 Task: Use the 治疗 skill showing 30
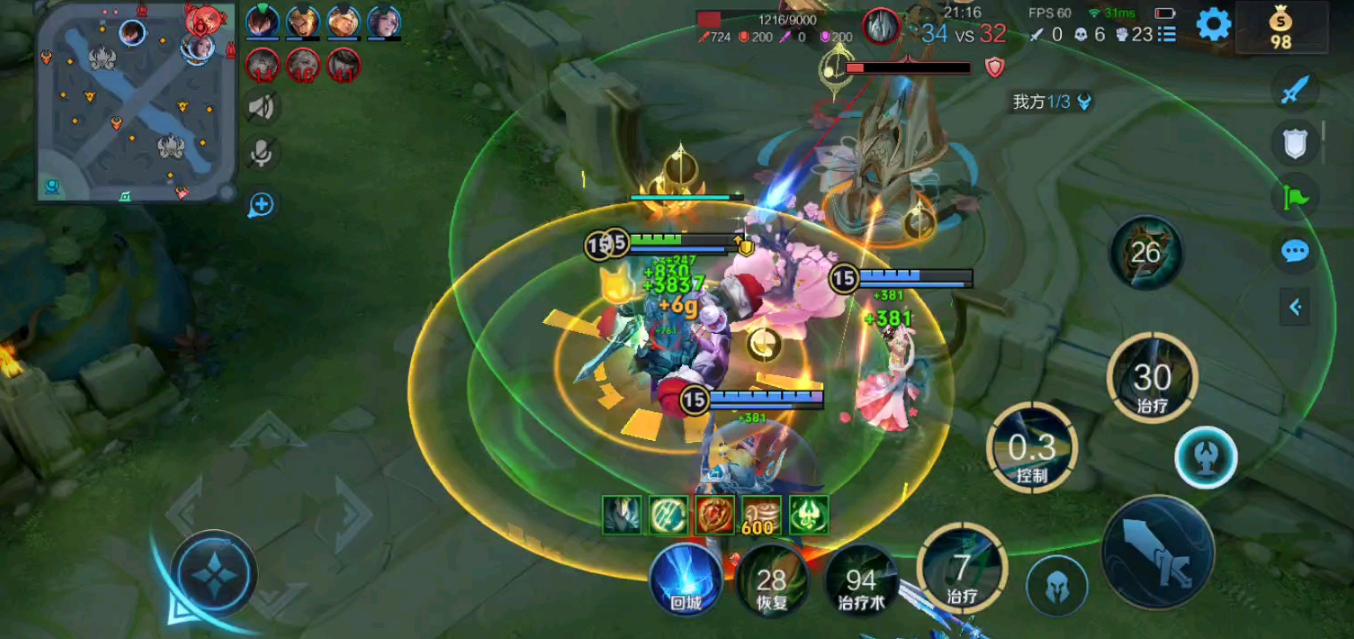(1151, 379)
